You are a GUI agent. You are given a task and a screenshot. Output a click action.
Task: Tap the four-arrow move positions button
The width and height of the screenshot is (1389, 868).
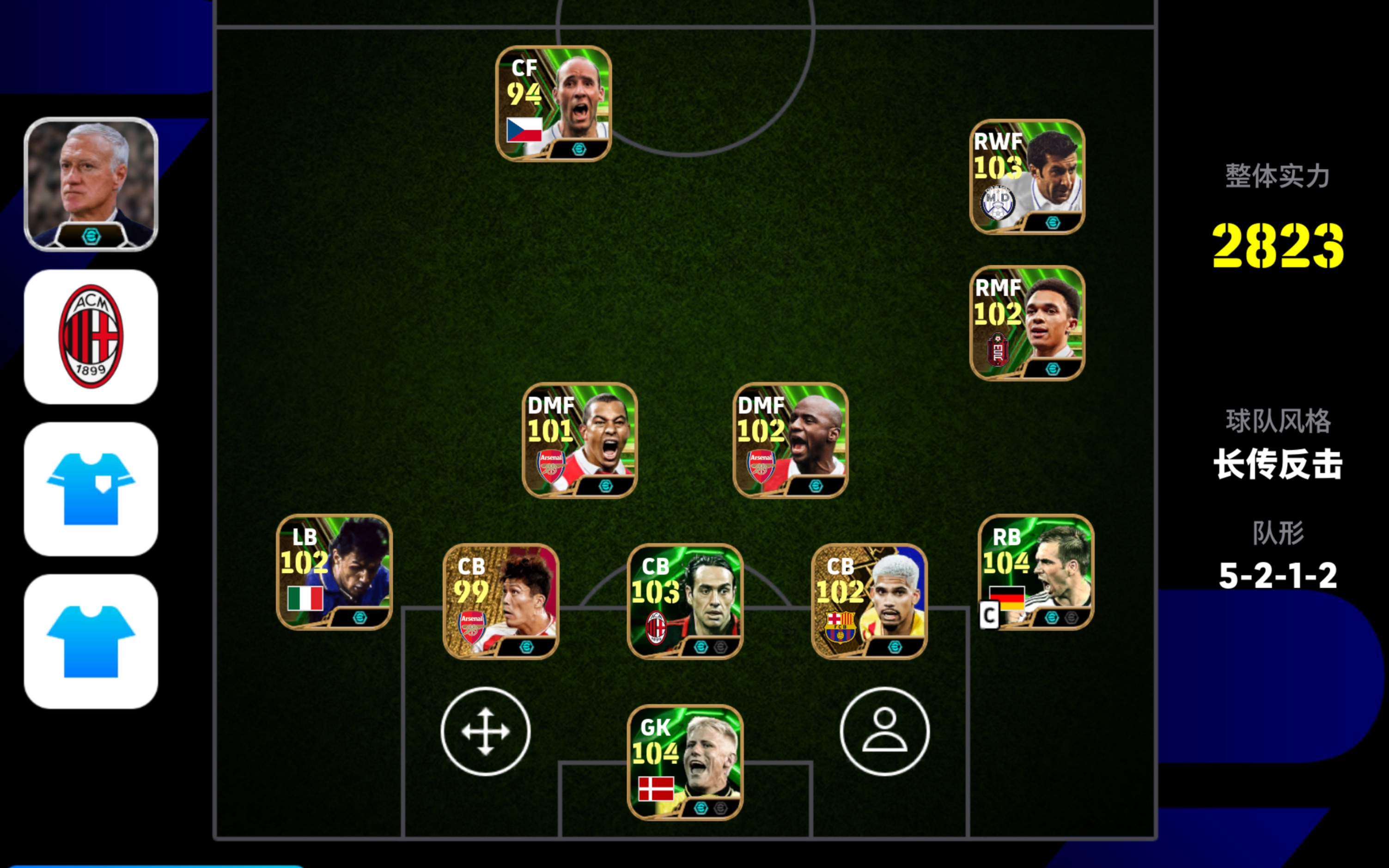[x=485, y=731]
